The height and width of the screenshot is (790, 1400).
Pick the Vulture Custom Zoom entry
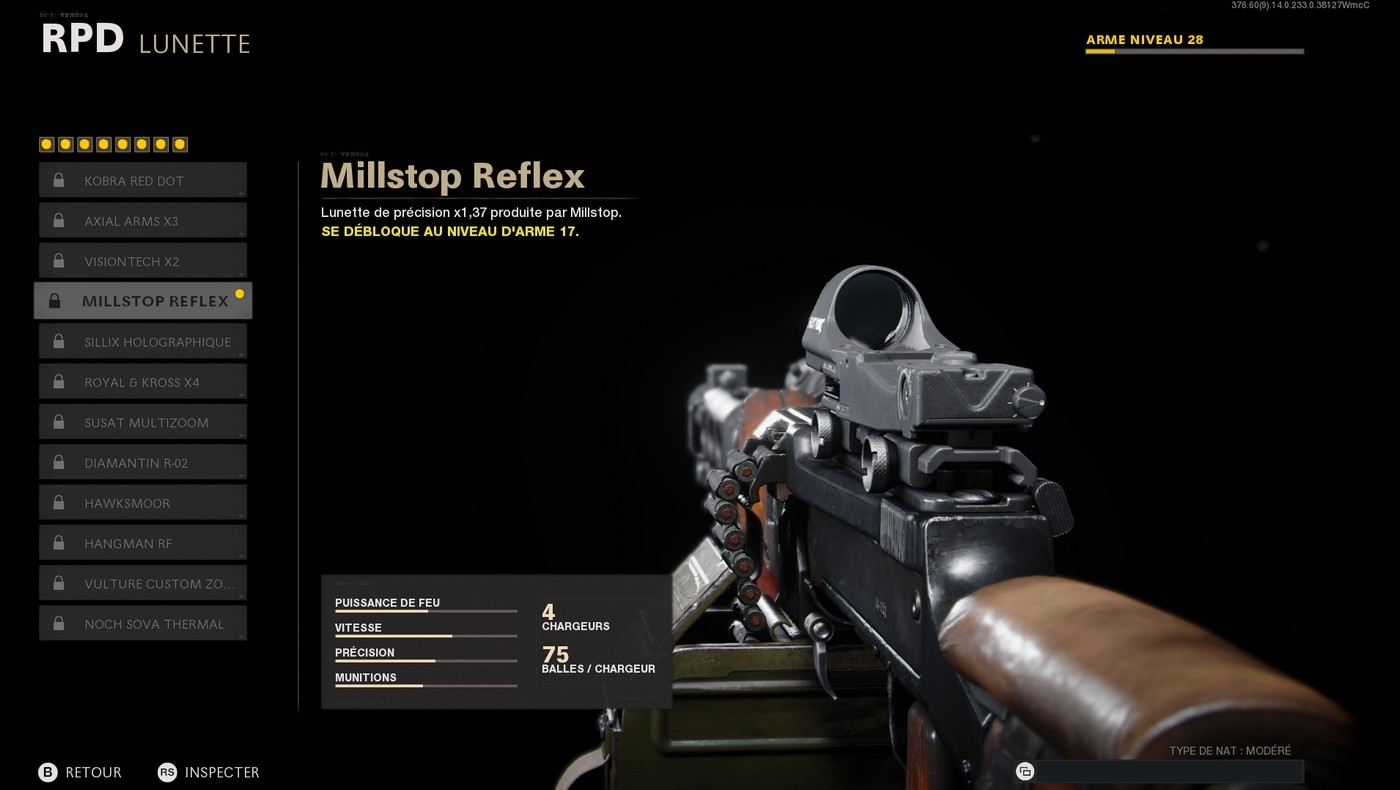[x=143, y=584]
